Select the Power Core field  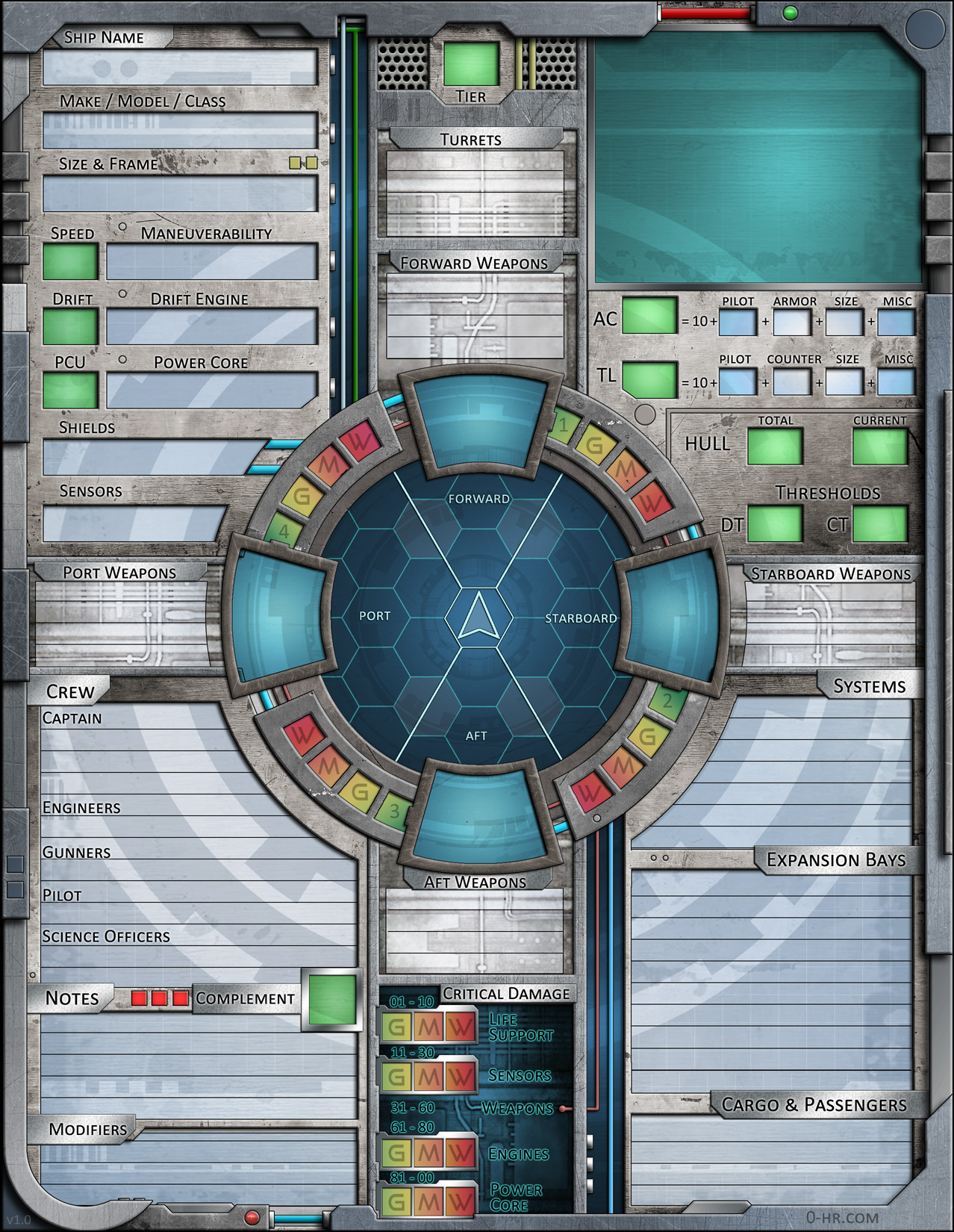(212, 391)
